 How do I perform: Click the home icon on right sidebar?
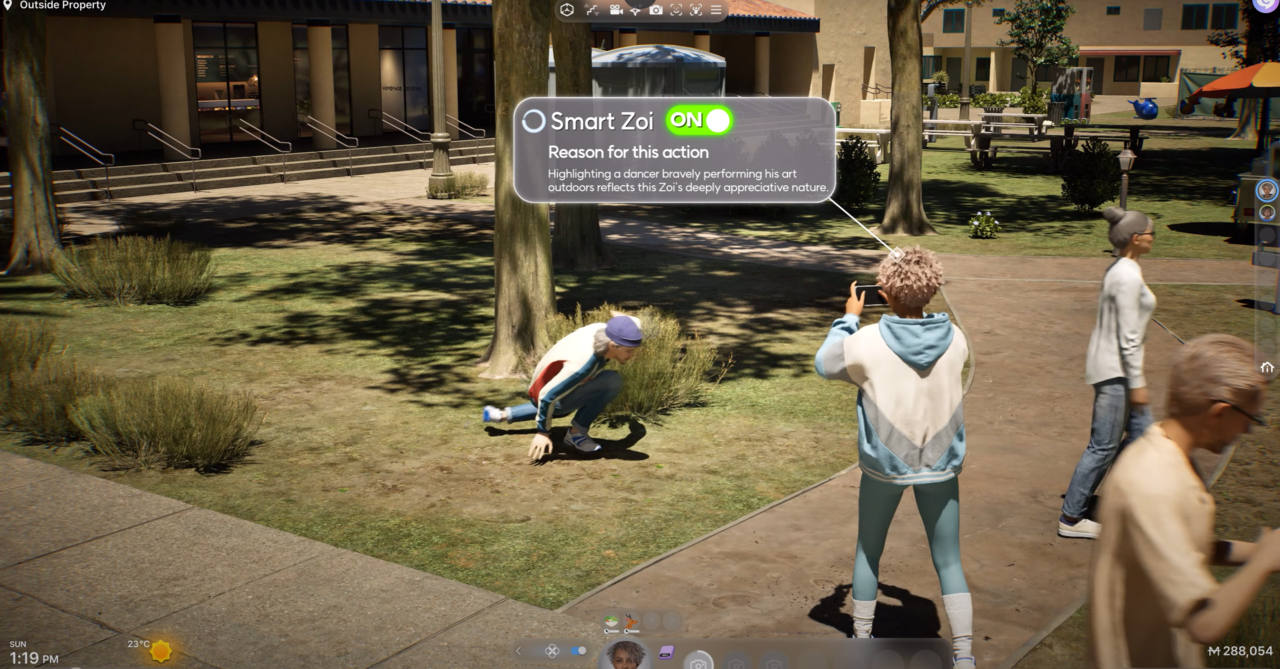pos(1267,367)
